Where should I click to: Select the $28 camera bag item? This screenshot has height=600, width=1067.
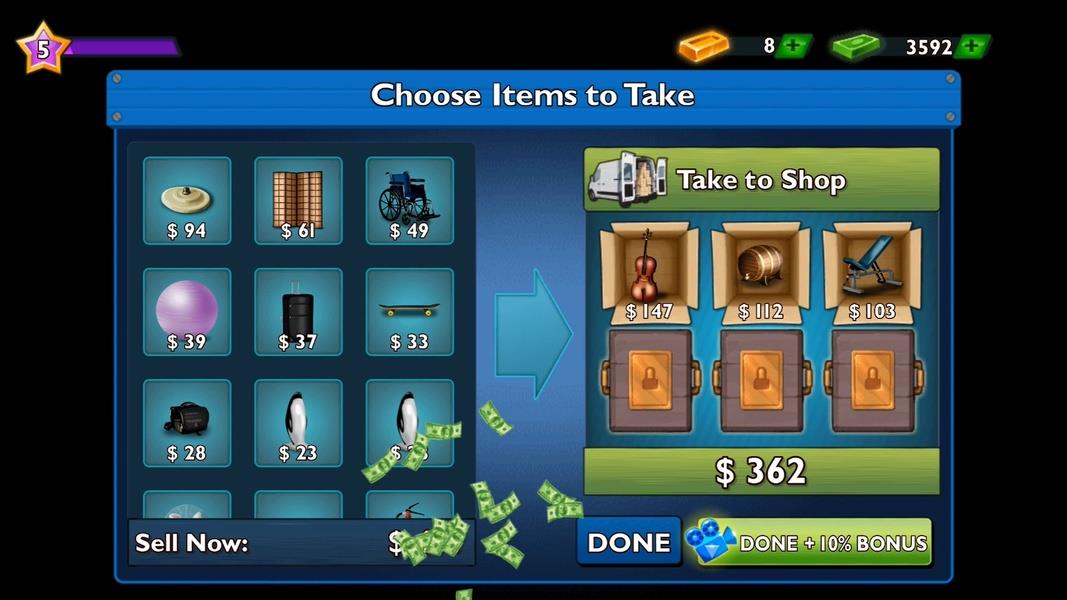187,423
